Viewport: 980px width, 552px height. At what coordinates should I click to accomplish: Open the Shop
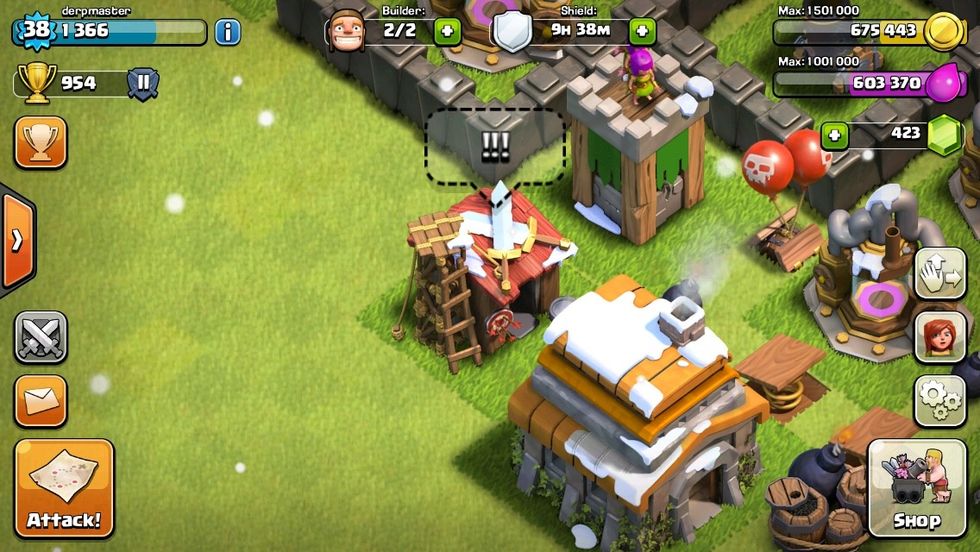[916, 488]
